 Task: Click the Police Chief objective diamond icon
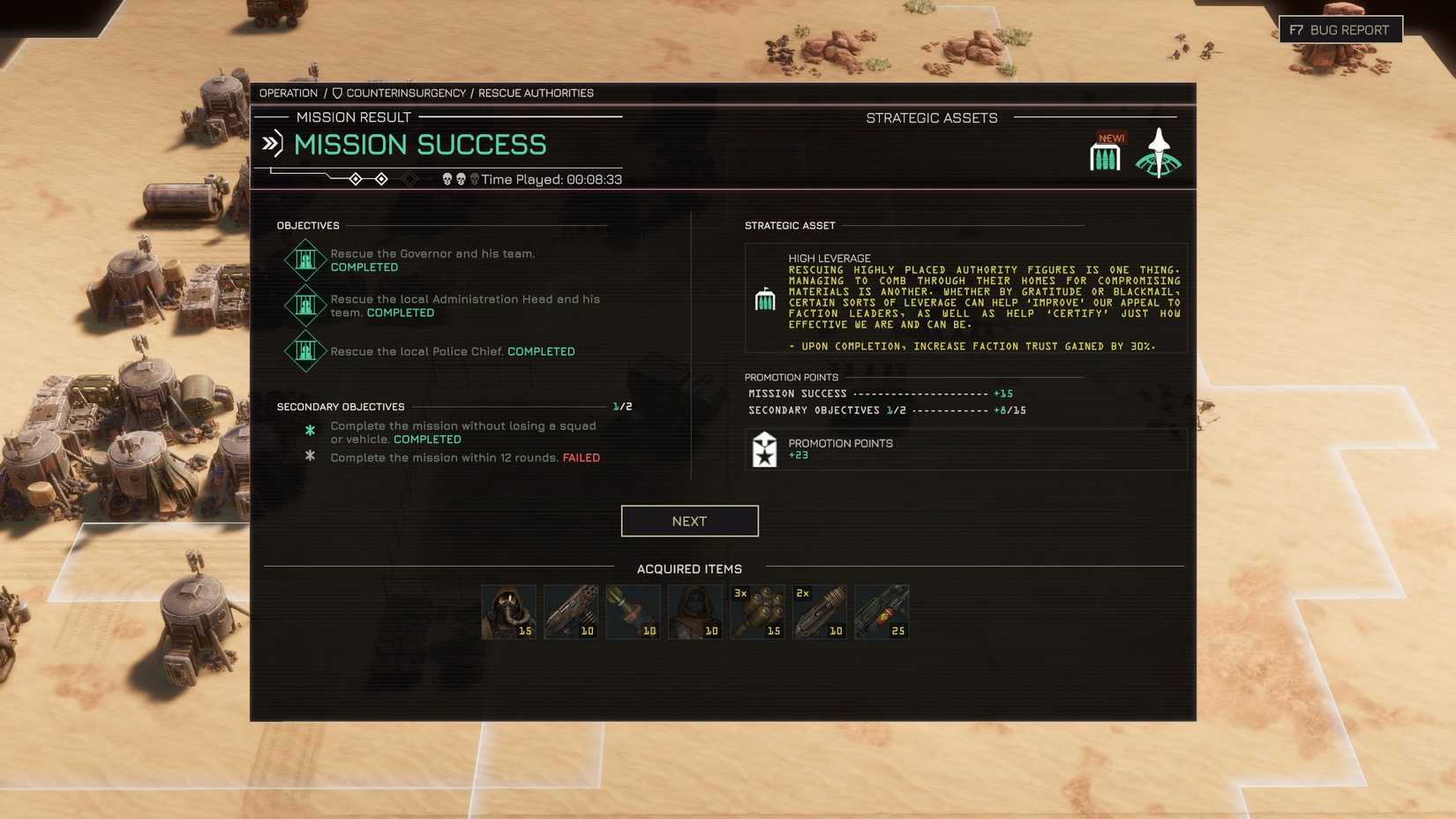point(305,351)
